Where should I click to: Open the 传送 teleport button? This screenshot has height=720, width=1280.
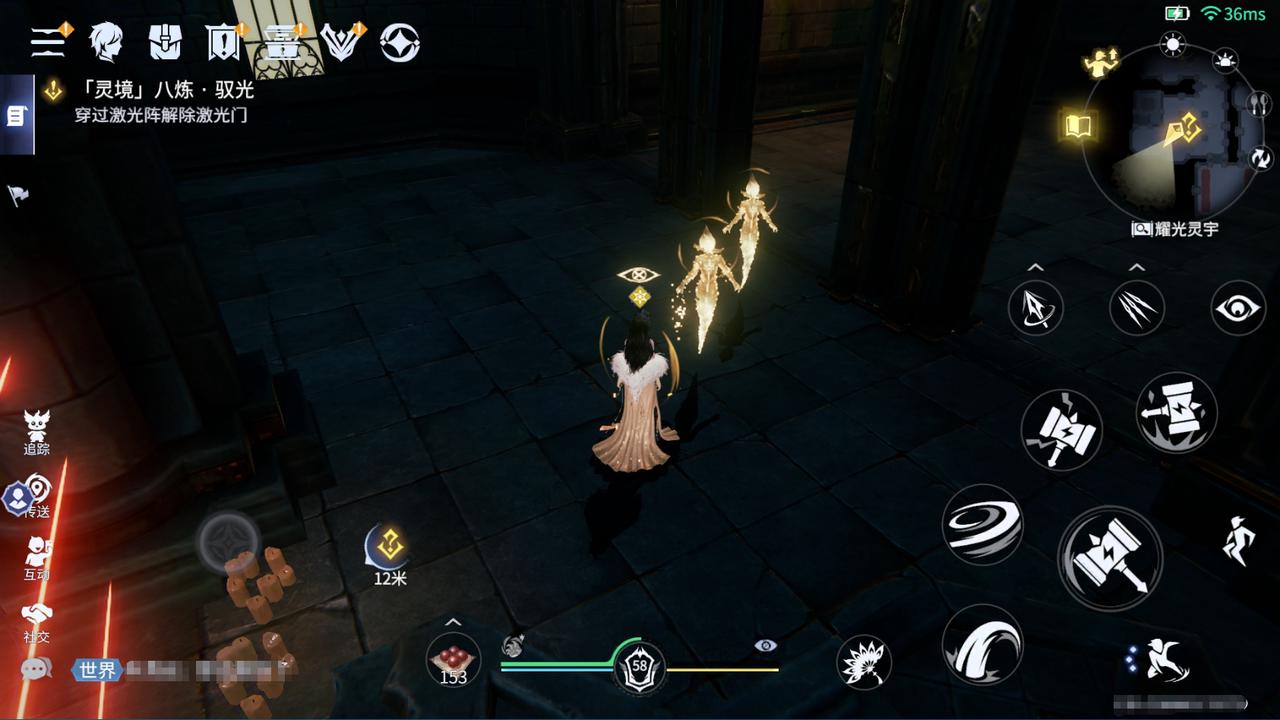[37, 495]
